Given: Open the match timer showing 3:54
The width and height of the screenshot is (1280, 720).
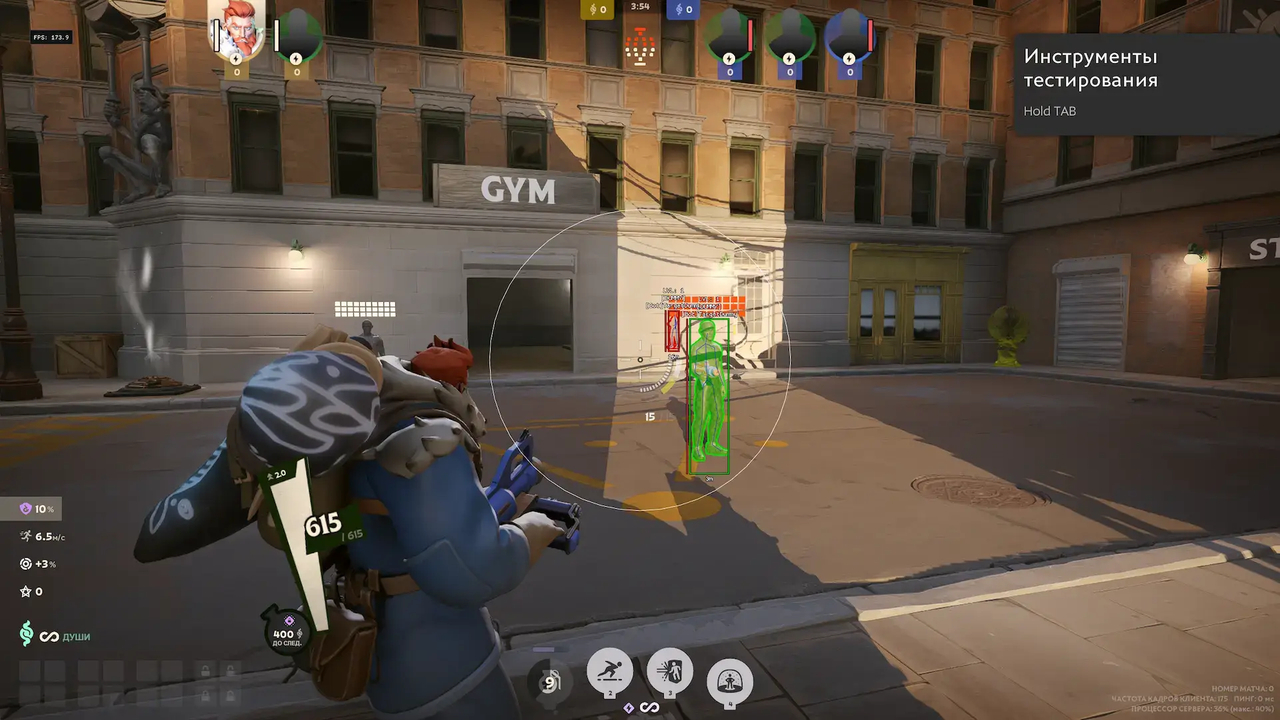Looking at the screenshot, I should coord(640,6).
